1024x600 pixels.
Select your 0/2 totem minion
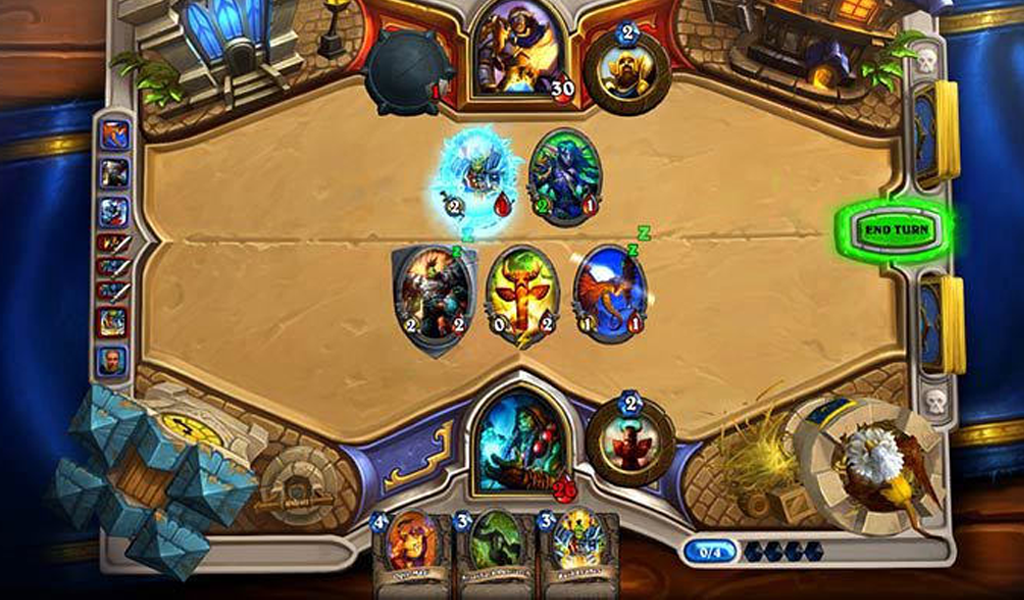[521, 295]
